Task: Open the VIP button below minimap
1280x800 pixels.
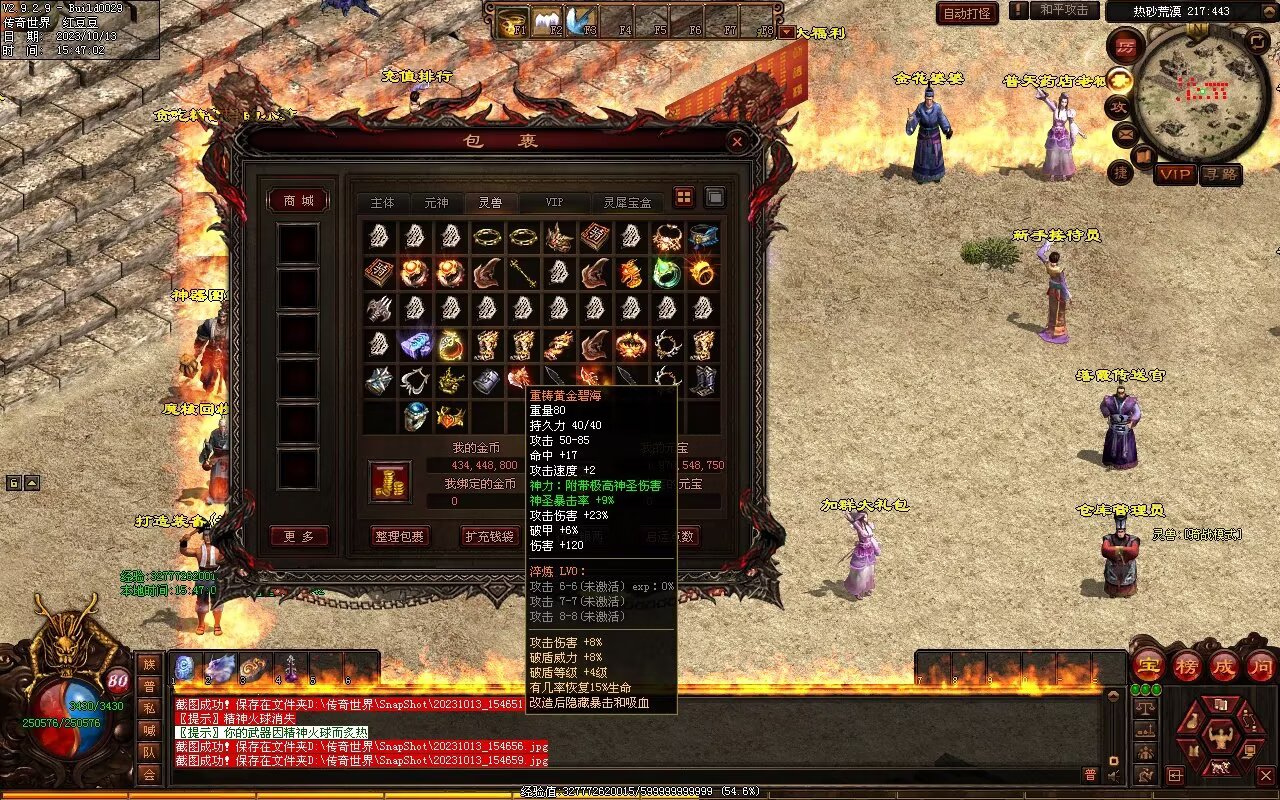Action: [1175, 174]
